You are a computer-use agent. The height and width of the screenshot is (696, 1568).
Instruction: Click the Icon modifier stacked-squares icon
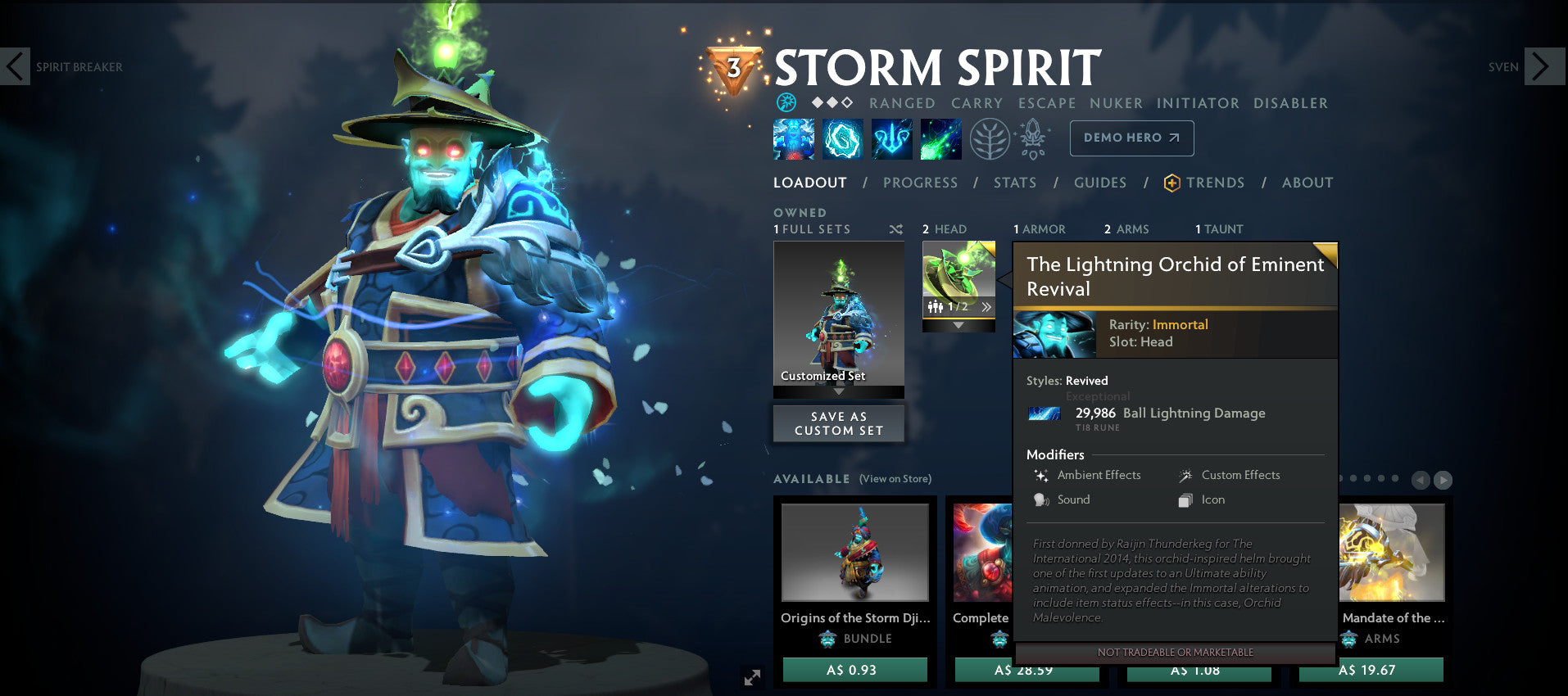coord(1185,499)
